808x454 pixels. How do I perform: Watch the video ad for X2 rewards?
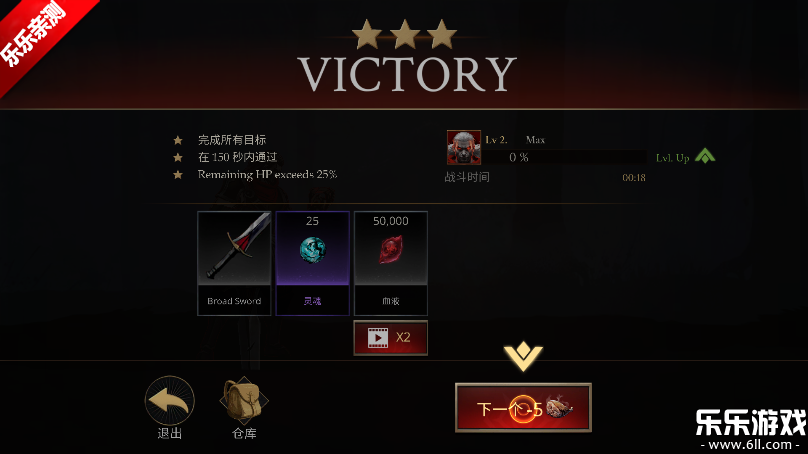390,338
